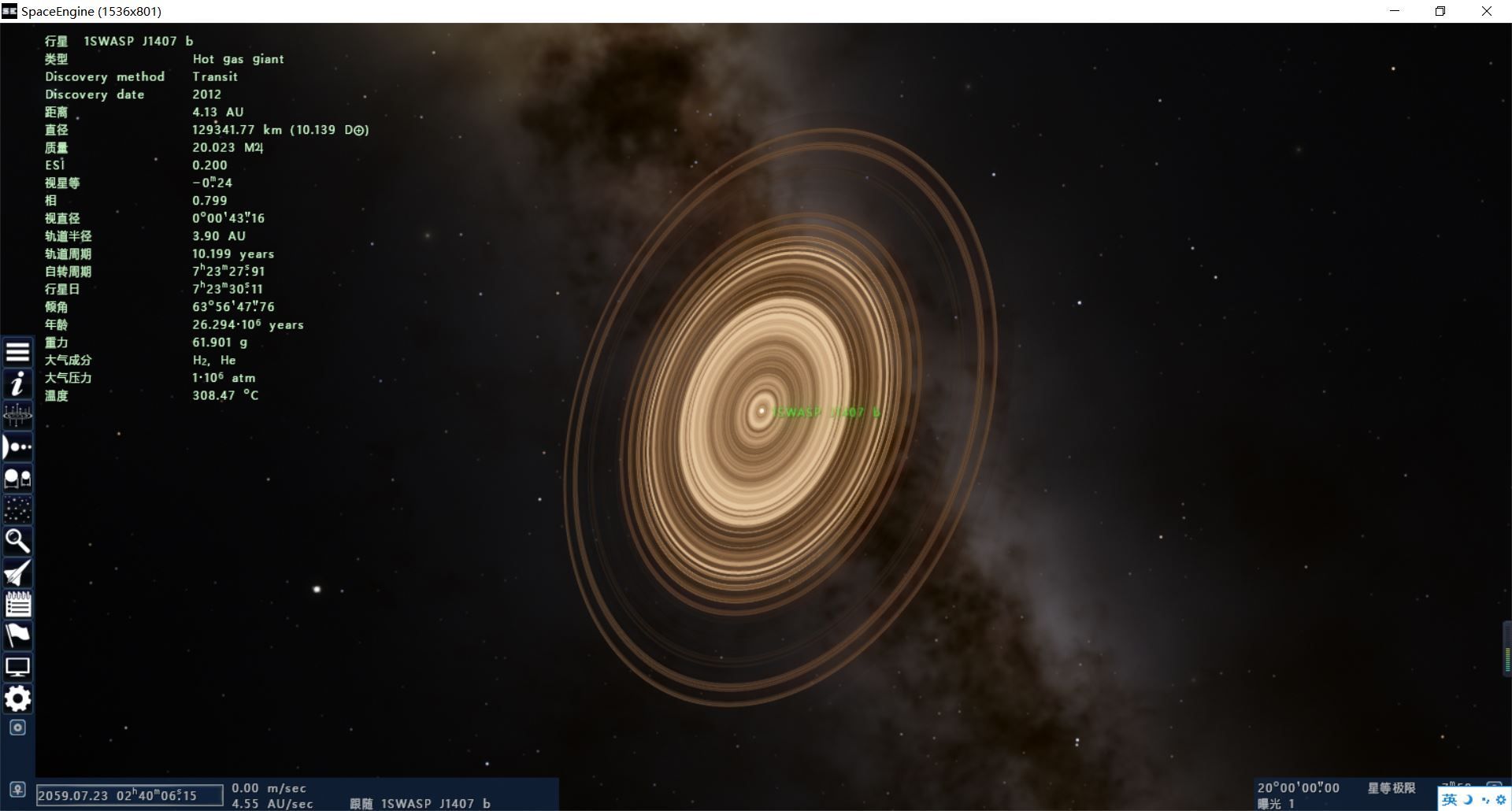The height and width of the screenshot is (811, 1512).
Task: Open the input method settings gear
Action: coord(1500,800)
